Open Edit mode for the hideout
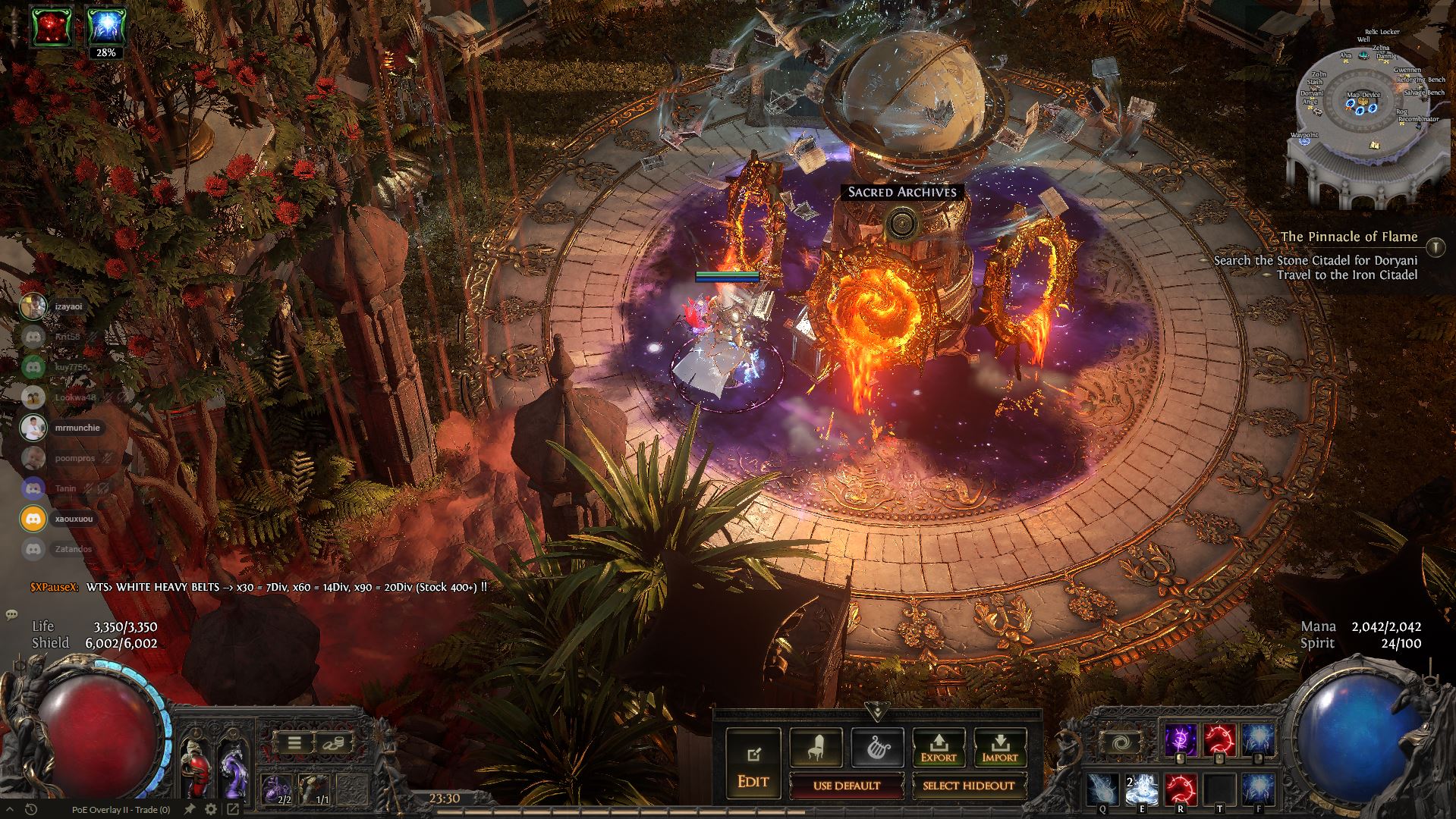The image size is (1456, 819). pos(753,766)
